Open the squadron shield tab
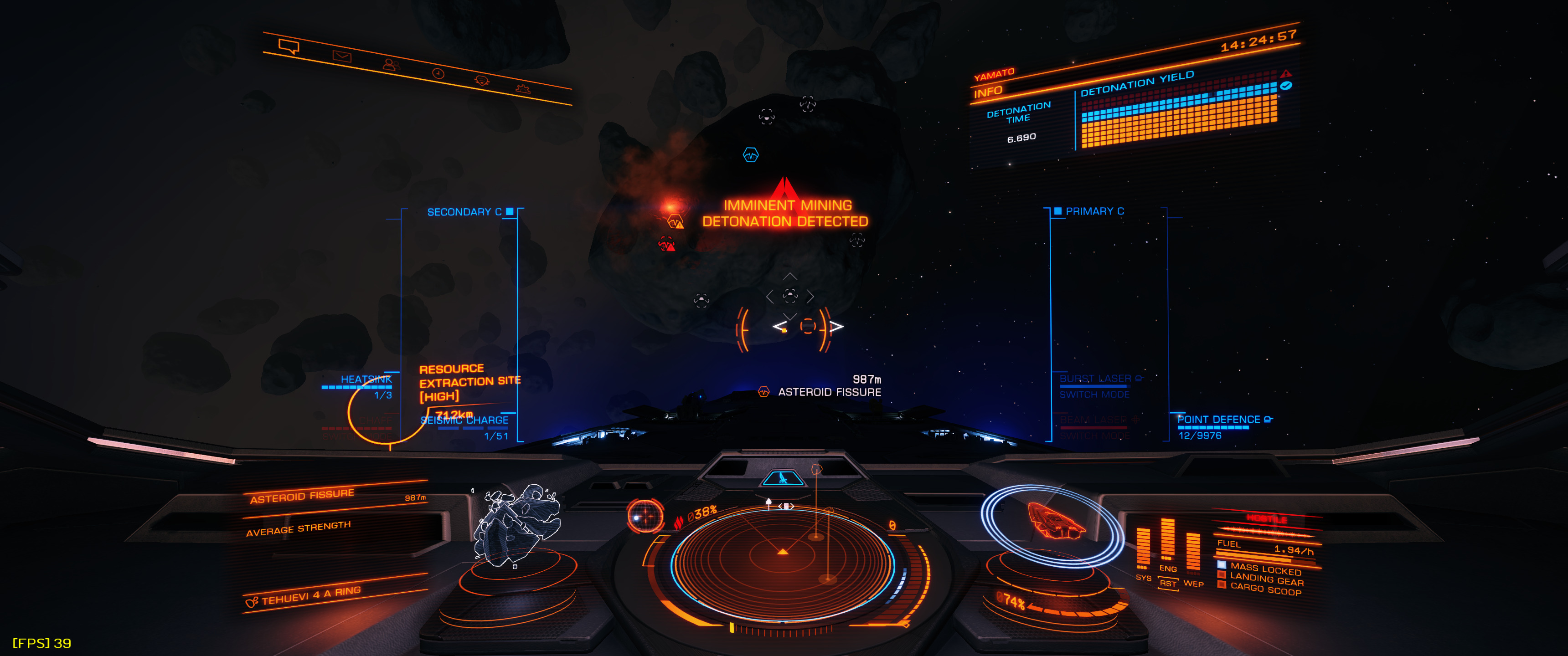 [481, 81]
